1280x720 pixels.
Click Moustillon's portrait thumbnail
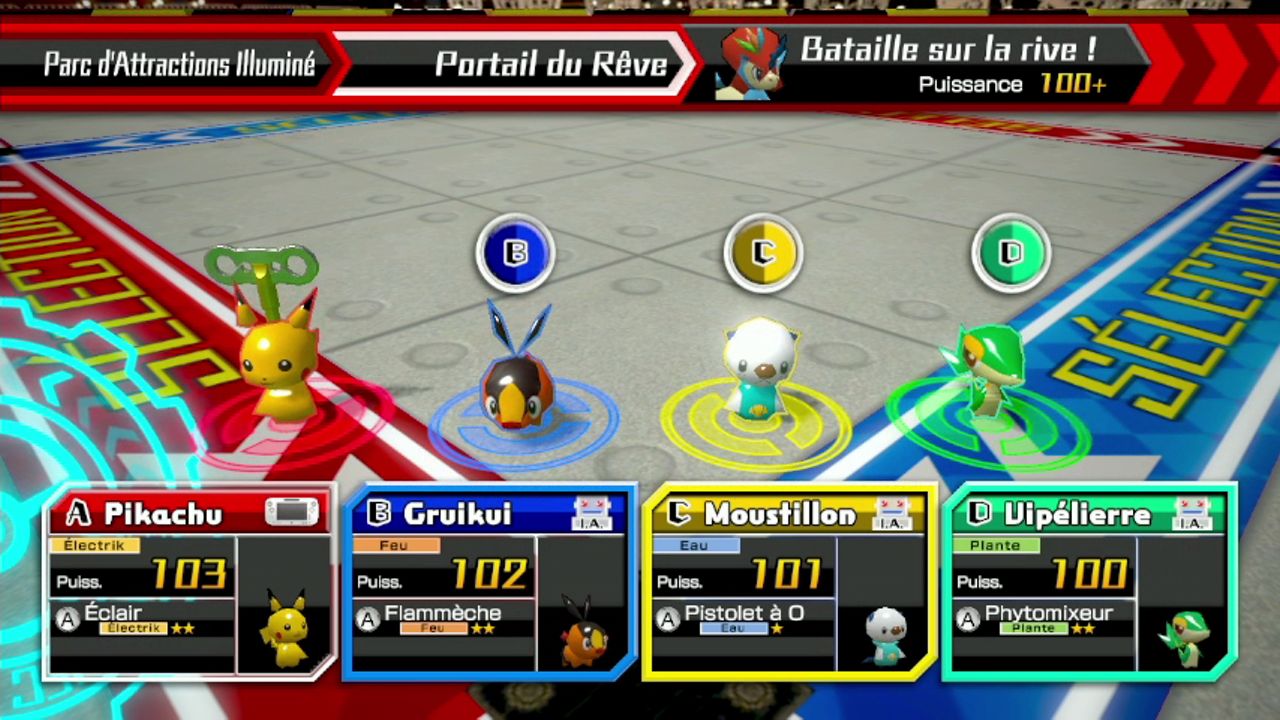885,632
